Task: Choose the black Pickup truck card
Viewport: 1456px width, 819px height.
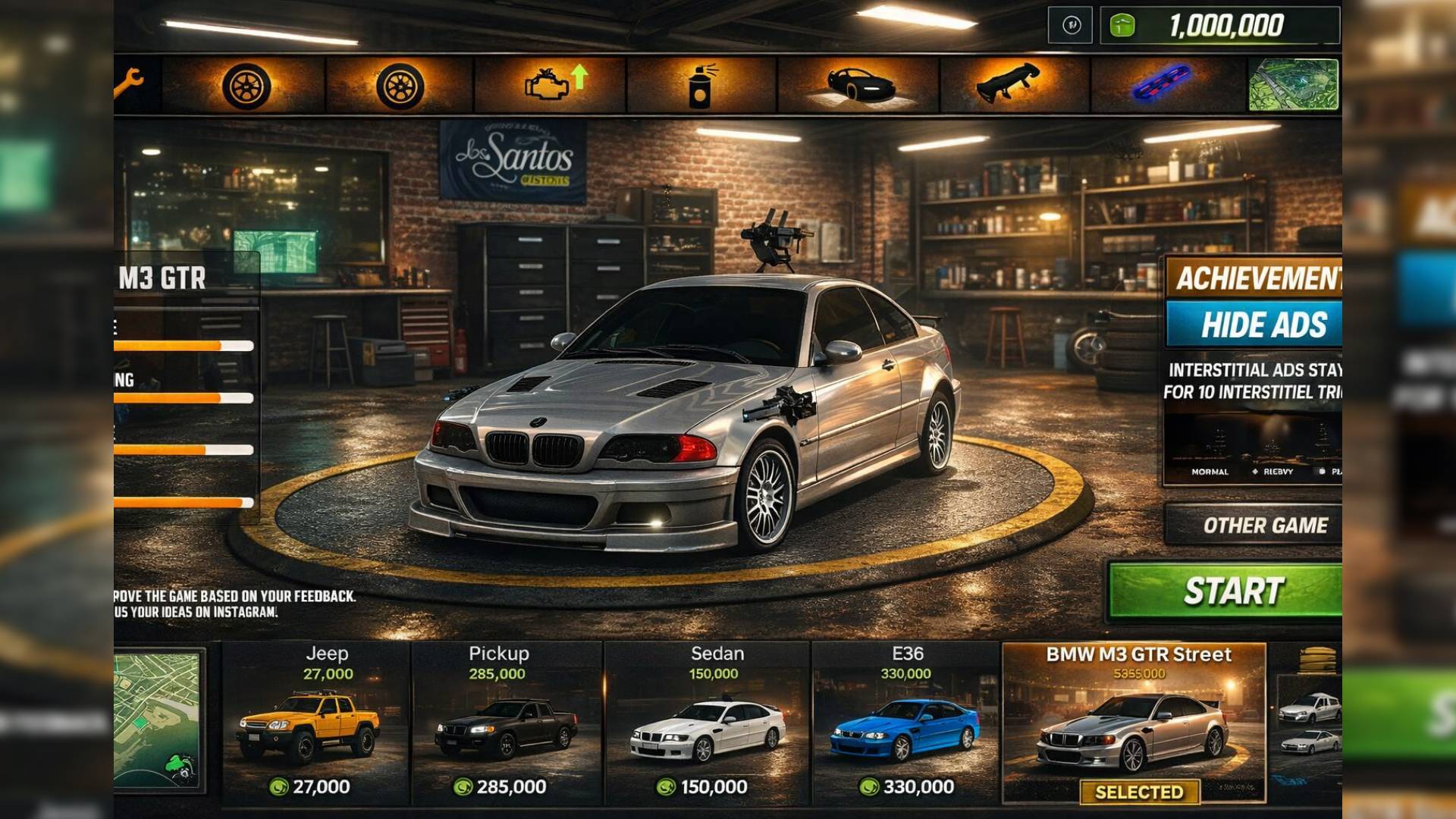Action: tap(506, 724)
